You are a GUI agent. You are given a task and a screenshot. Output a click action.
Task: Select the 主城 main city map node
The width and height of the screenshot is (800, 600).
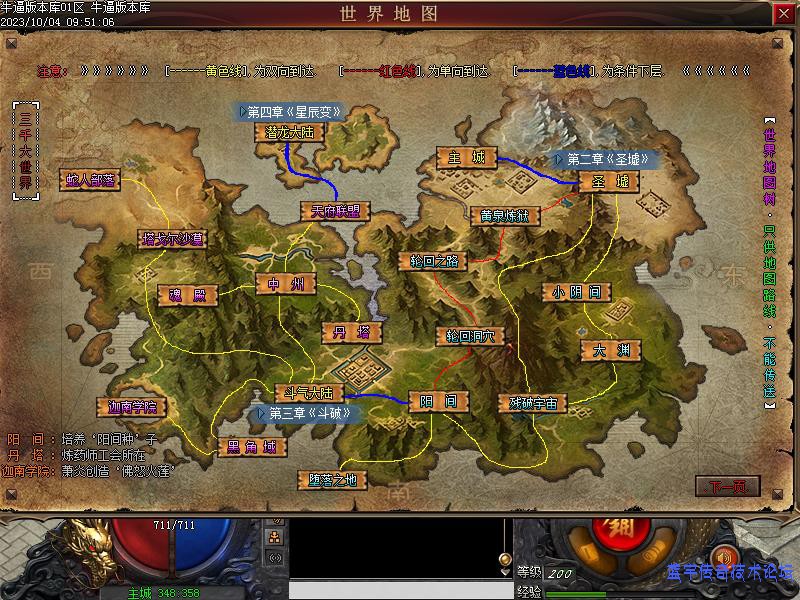(466, 158)
